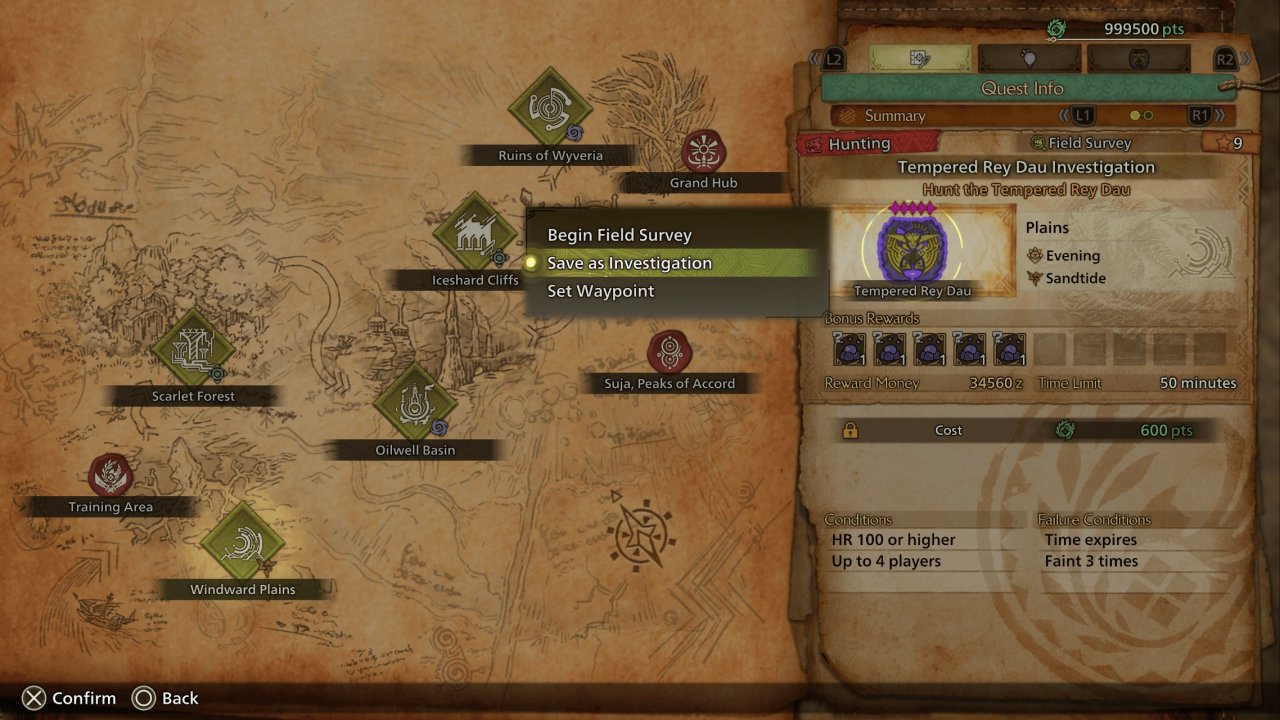The image size is (1280, 720).
Task: Switch to the monster face tab
Action: coord(1139,59)
